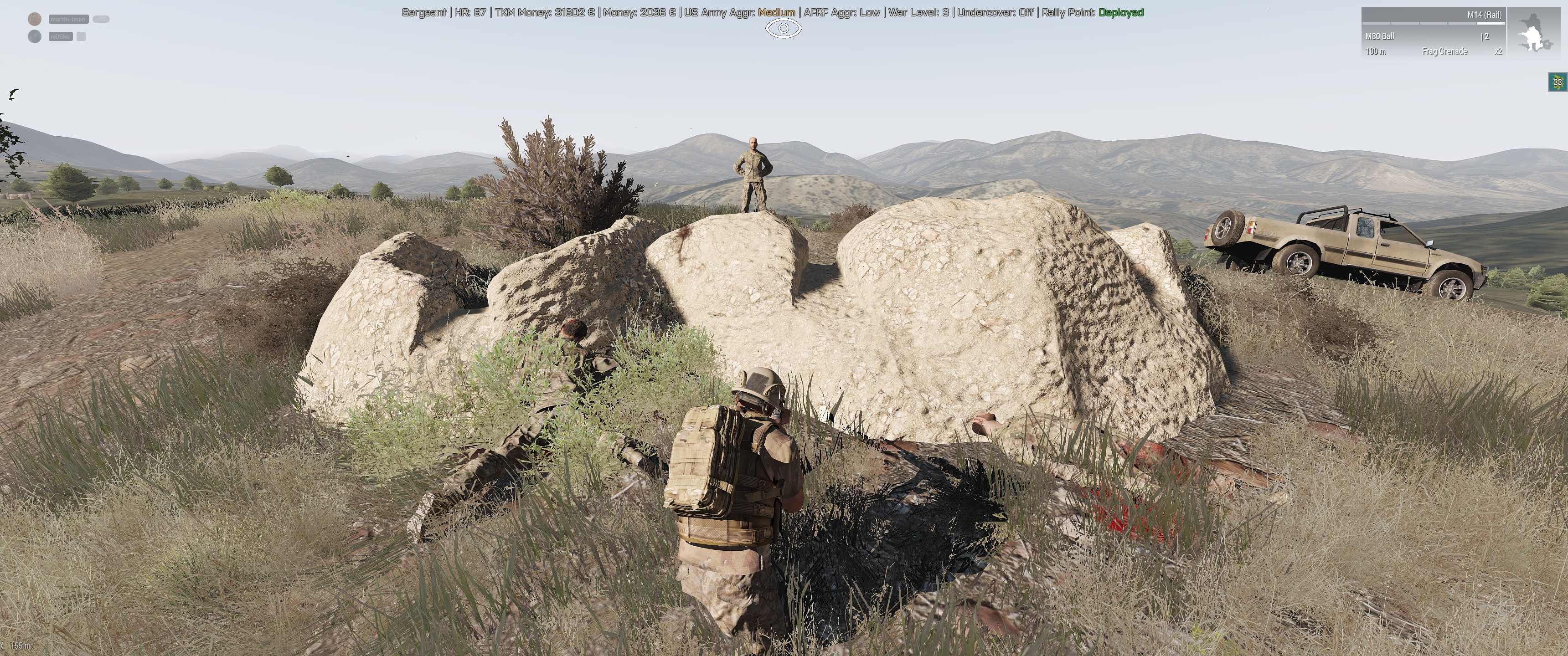Click the M14 (Rail) weapon panel
Viewport: 1568px width, 656px height.
(1433, 32)
